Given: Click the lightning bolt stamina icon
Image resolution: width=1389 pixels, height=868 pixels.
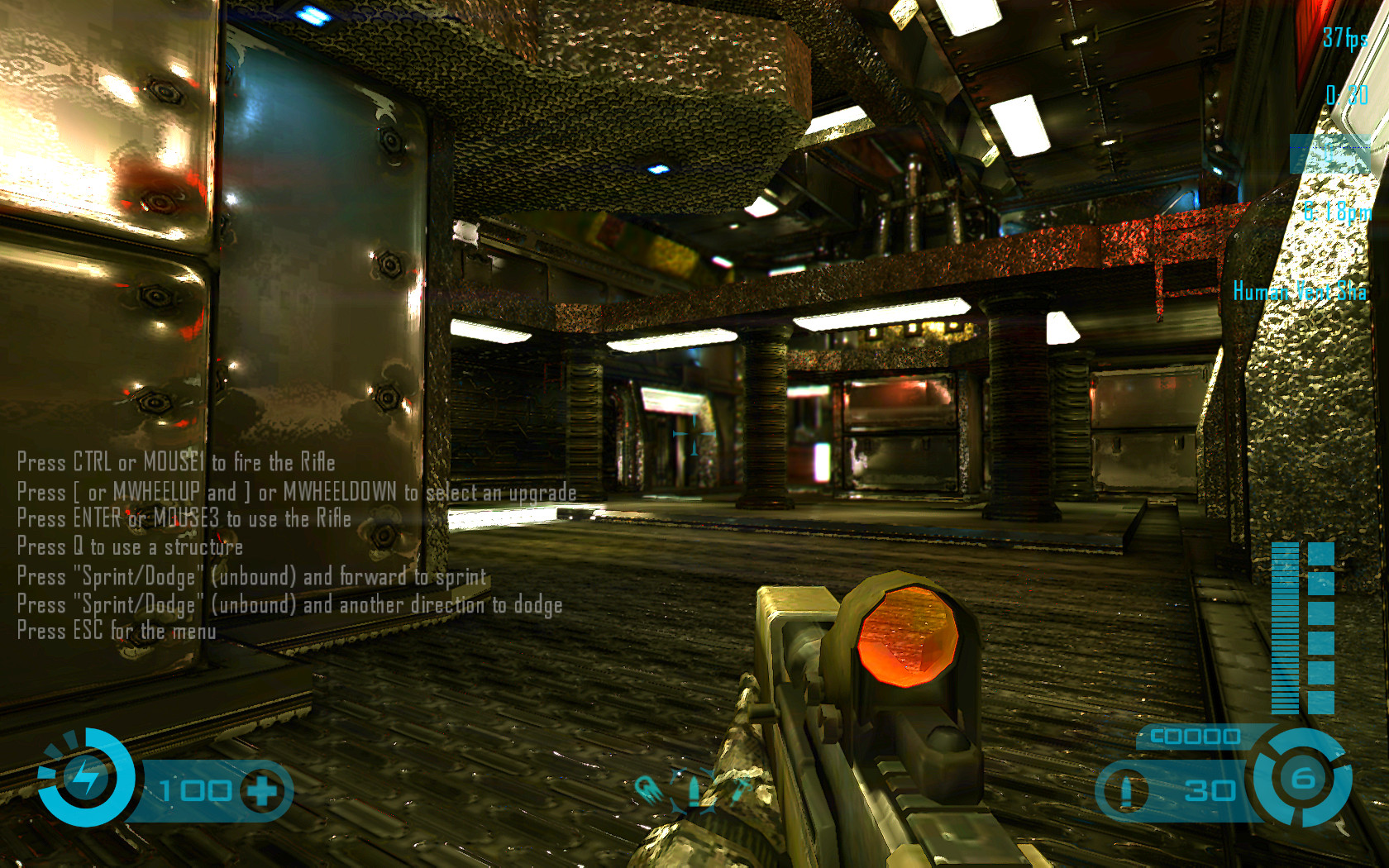Looking at the screenshot, I should [x=85, y=777].
